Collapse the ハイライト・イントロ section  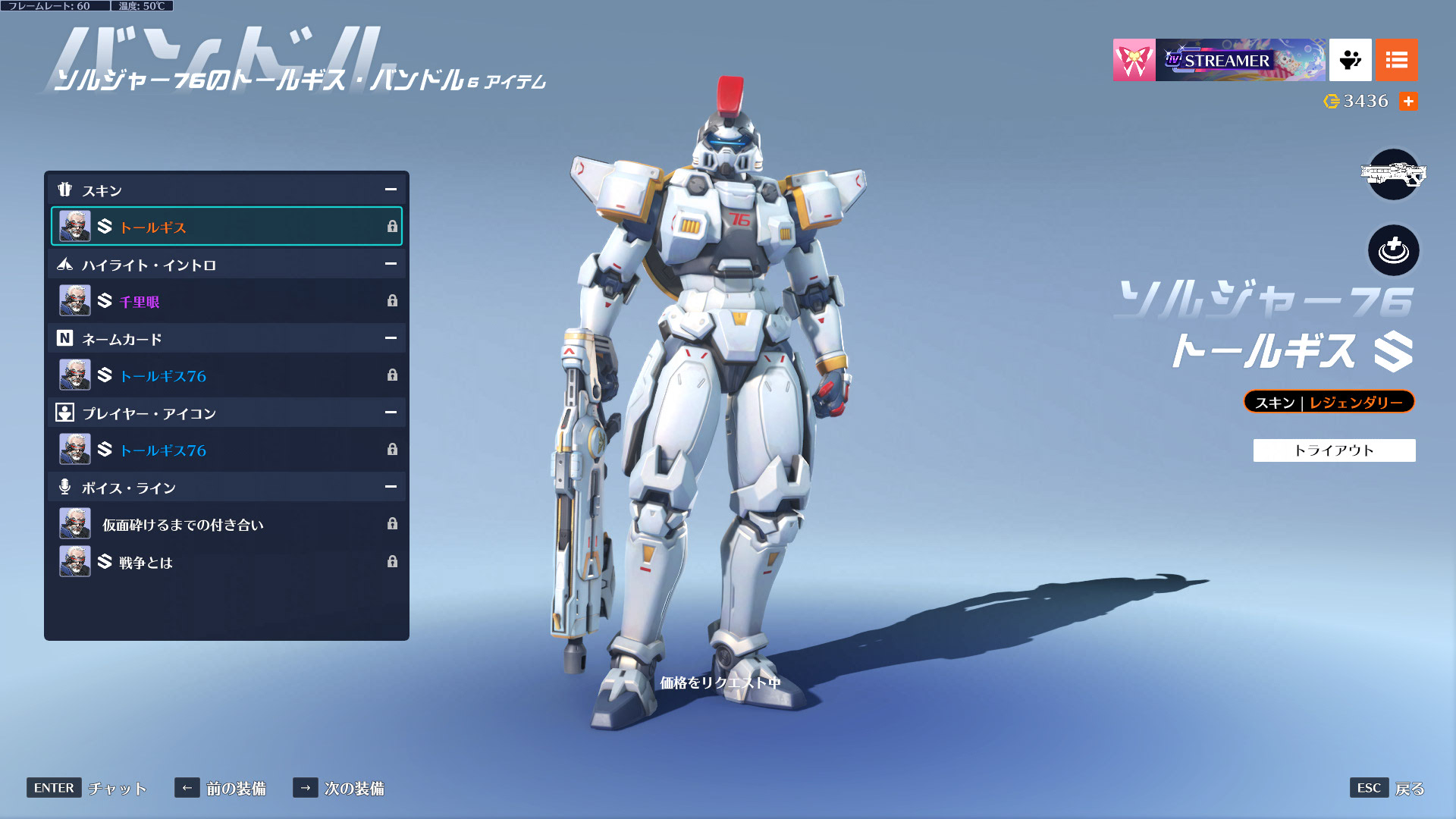pyautogui.click(x=391, y=264)
